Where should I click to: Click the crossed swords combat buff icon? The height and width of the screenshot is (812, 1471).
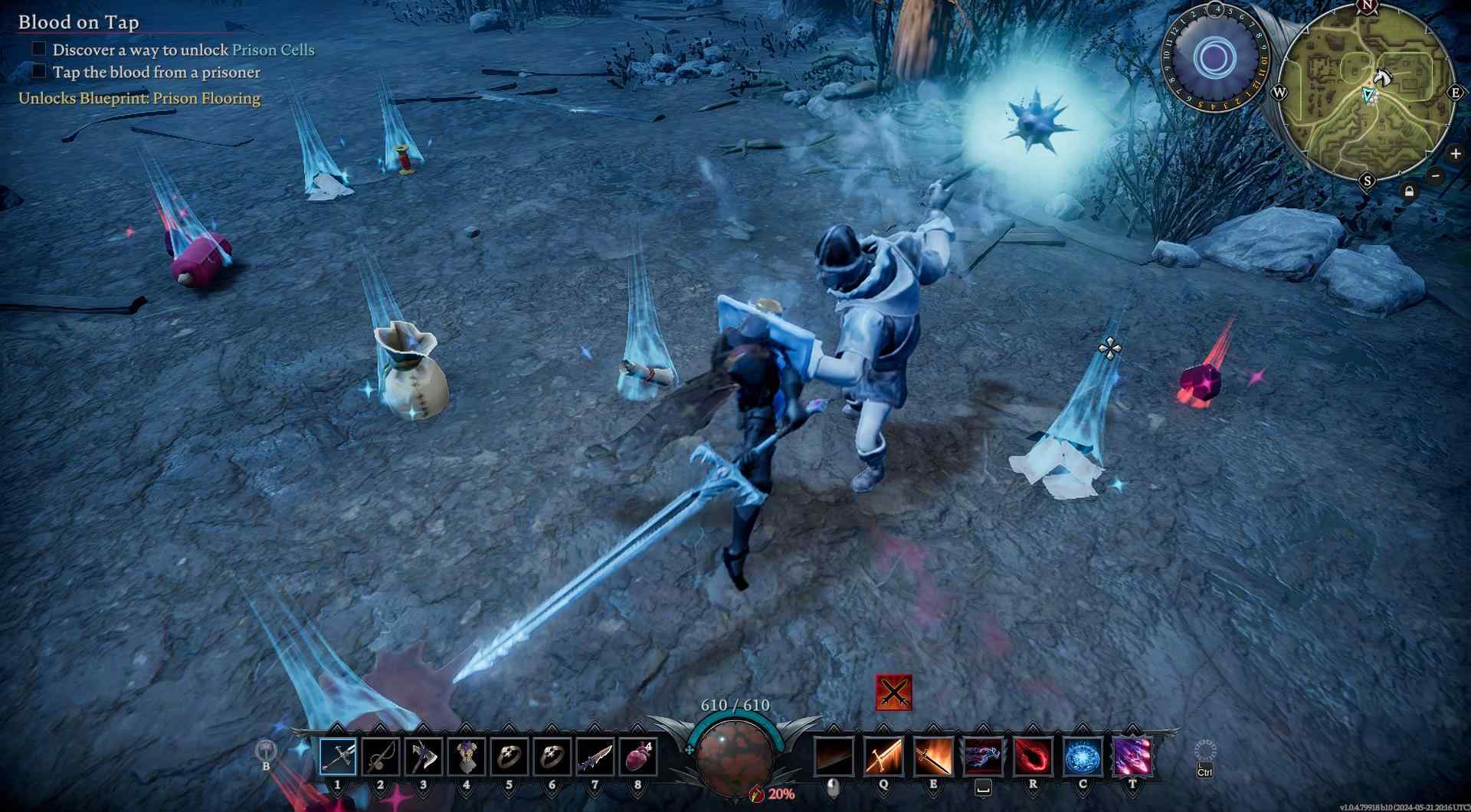tap(893, 693)
